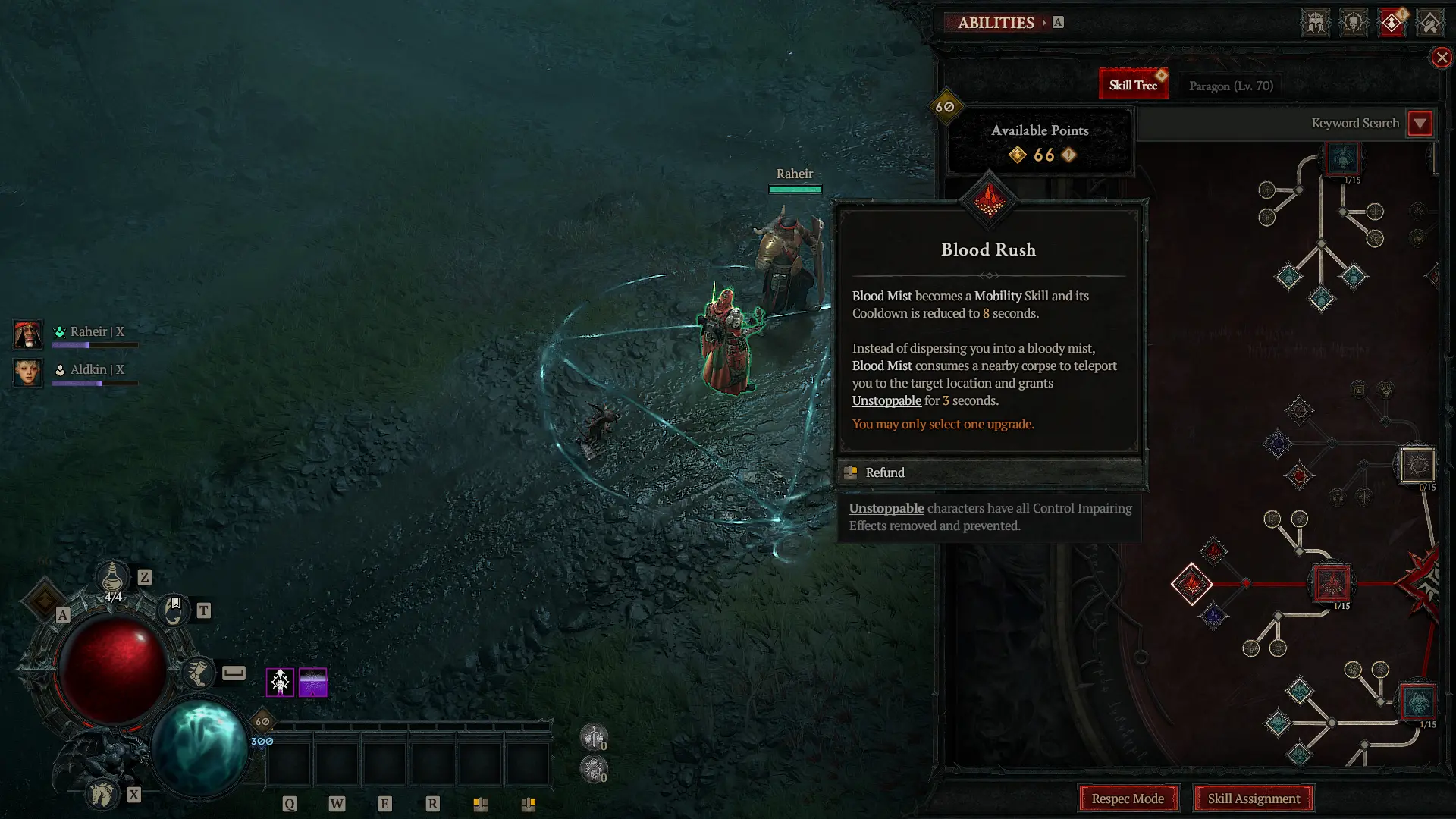Click the white Unstoppable buff icon above the skill bar

pos(281,682)
